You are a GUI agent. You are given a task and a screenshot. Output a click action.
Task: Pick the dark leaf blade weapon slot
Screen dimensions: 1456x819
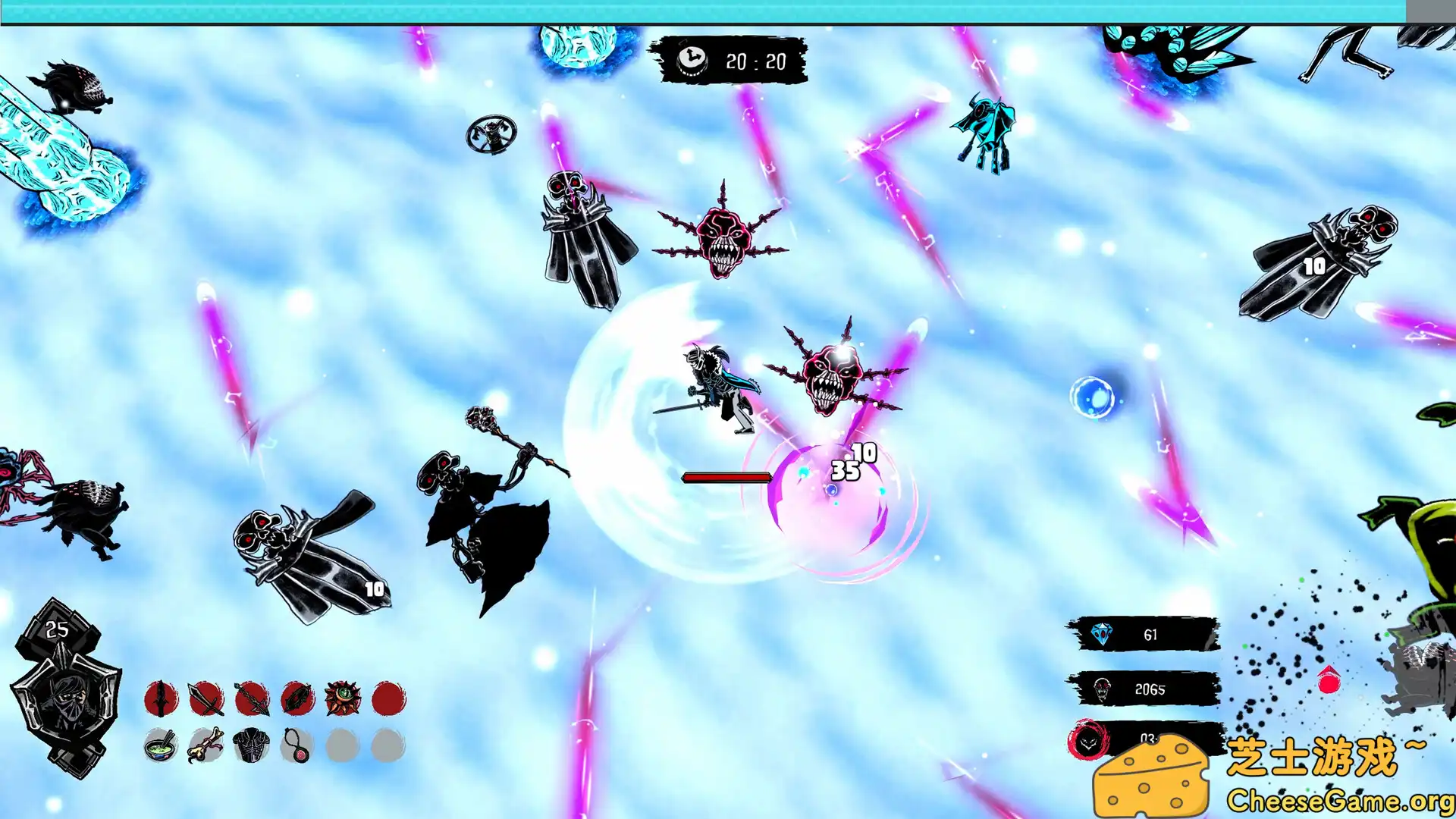[x=297, y=698]
